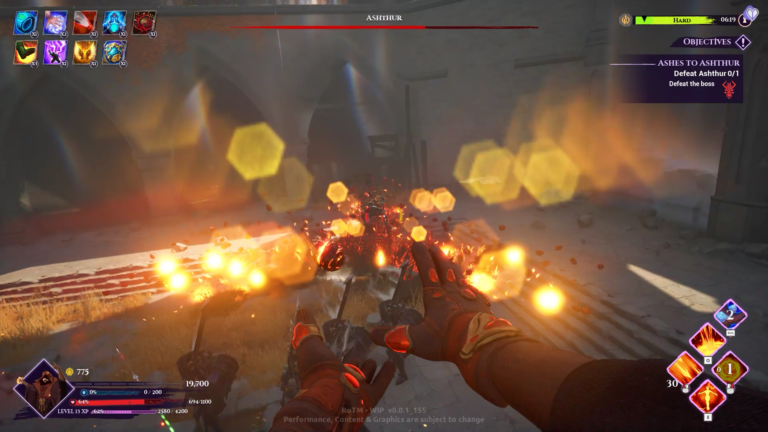Select the blue armored figure buff icon
This screenshot has height=432, width=768.
tap(115, 22)
